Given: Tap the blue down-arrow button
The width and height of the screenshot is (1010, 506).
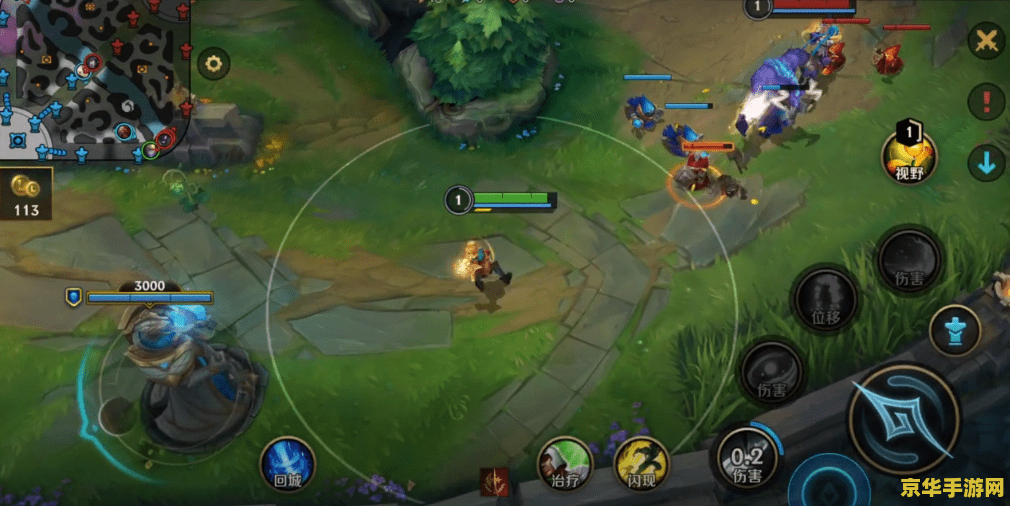Looking at the screenshot, I should coord(987,163).
